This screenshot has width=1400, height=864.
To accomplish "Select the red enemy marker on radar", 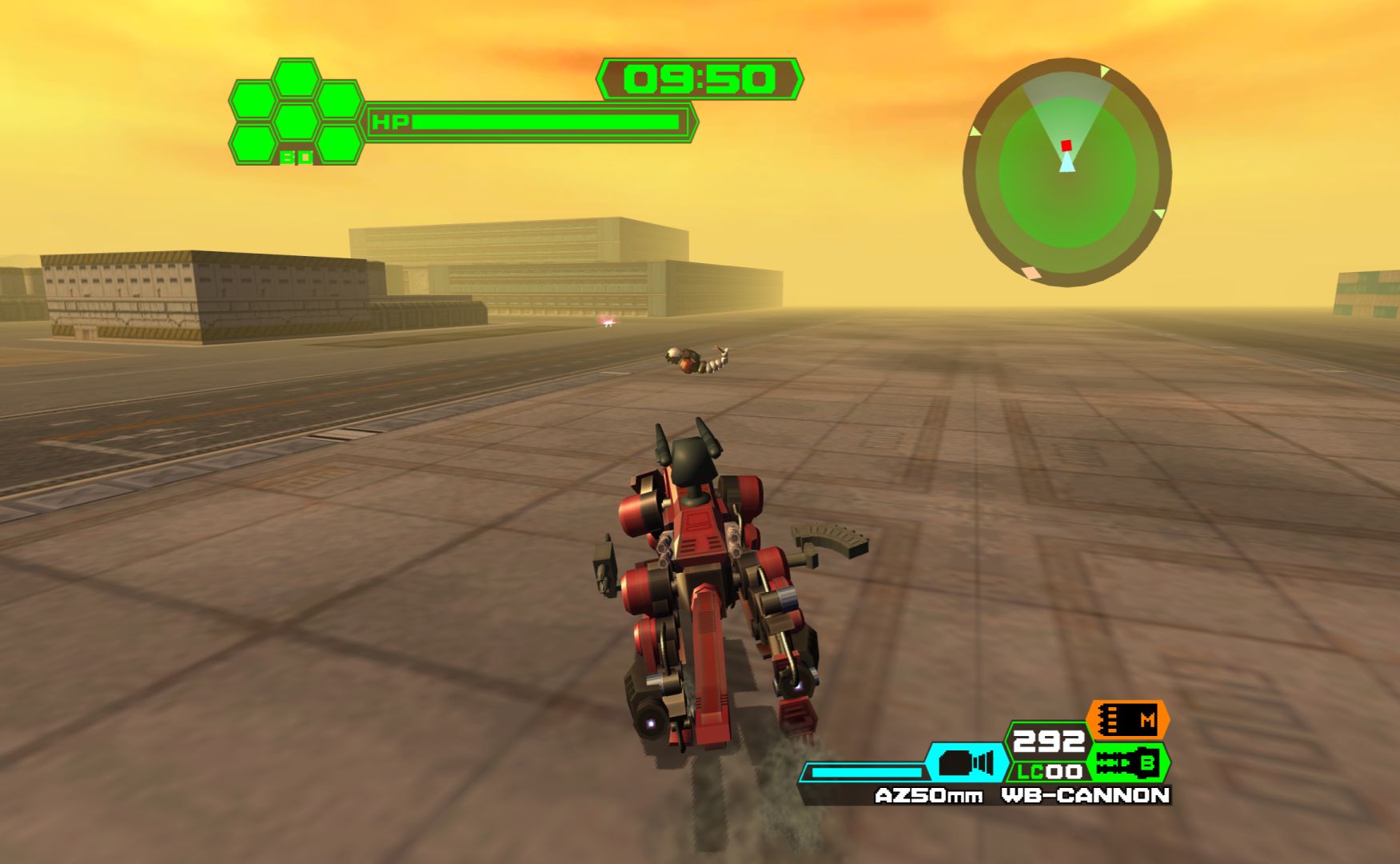I will (1066, 146).
